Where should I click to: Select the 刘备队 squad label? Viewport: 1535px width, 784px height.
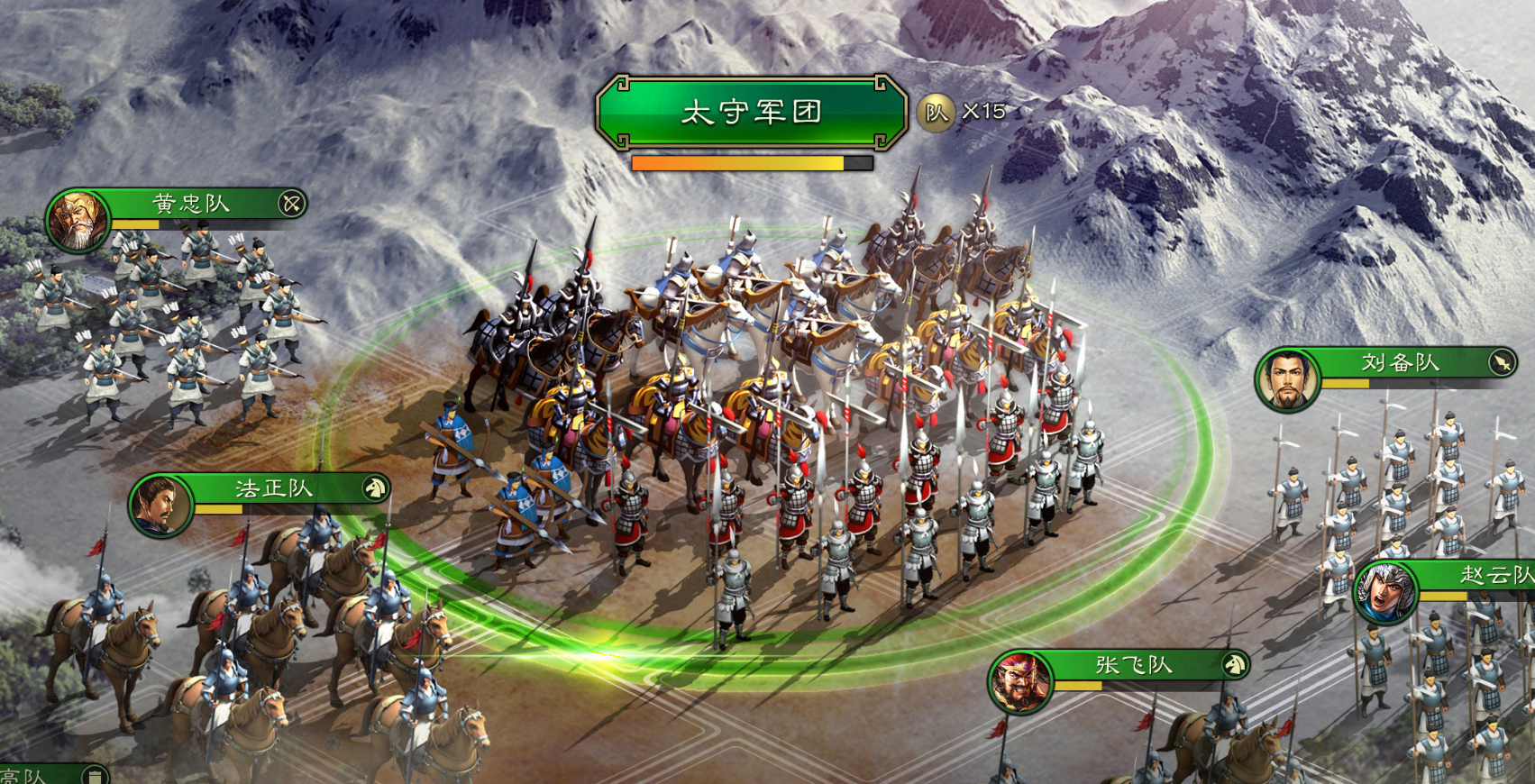(1400, 362)
